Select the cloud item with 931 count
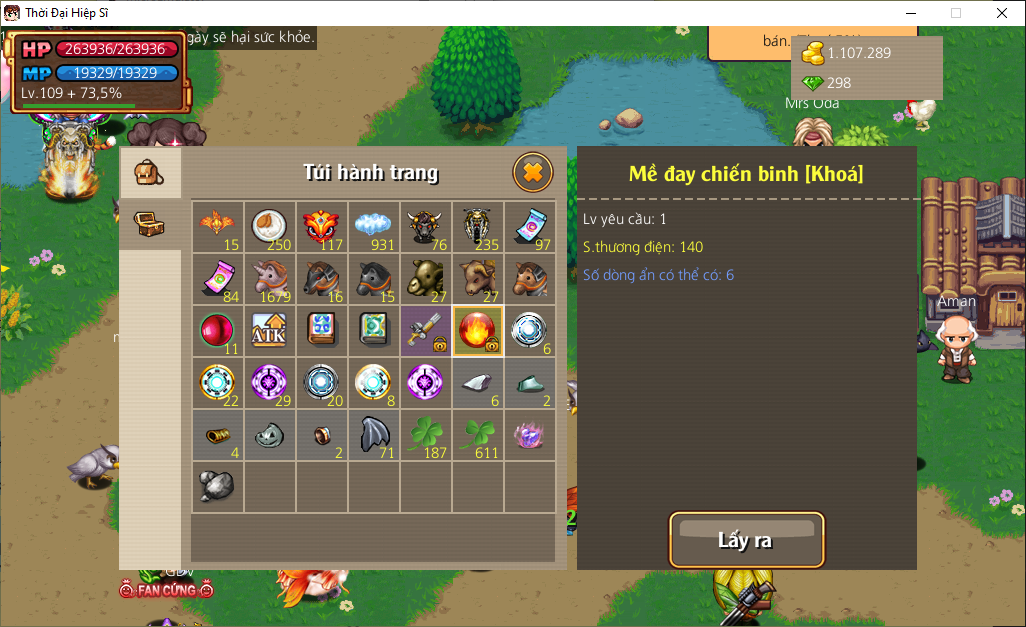1026x627 pixels. click(x=374, y=227)
